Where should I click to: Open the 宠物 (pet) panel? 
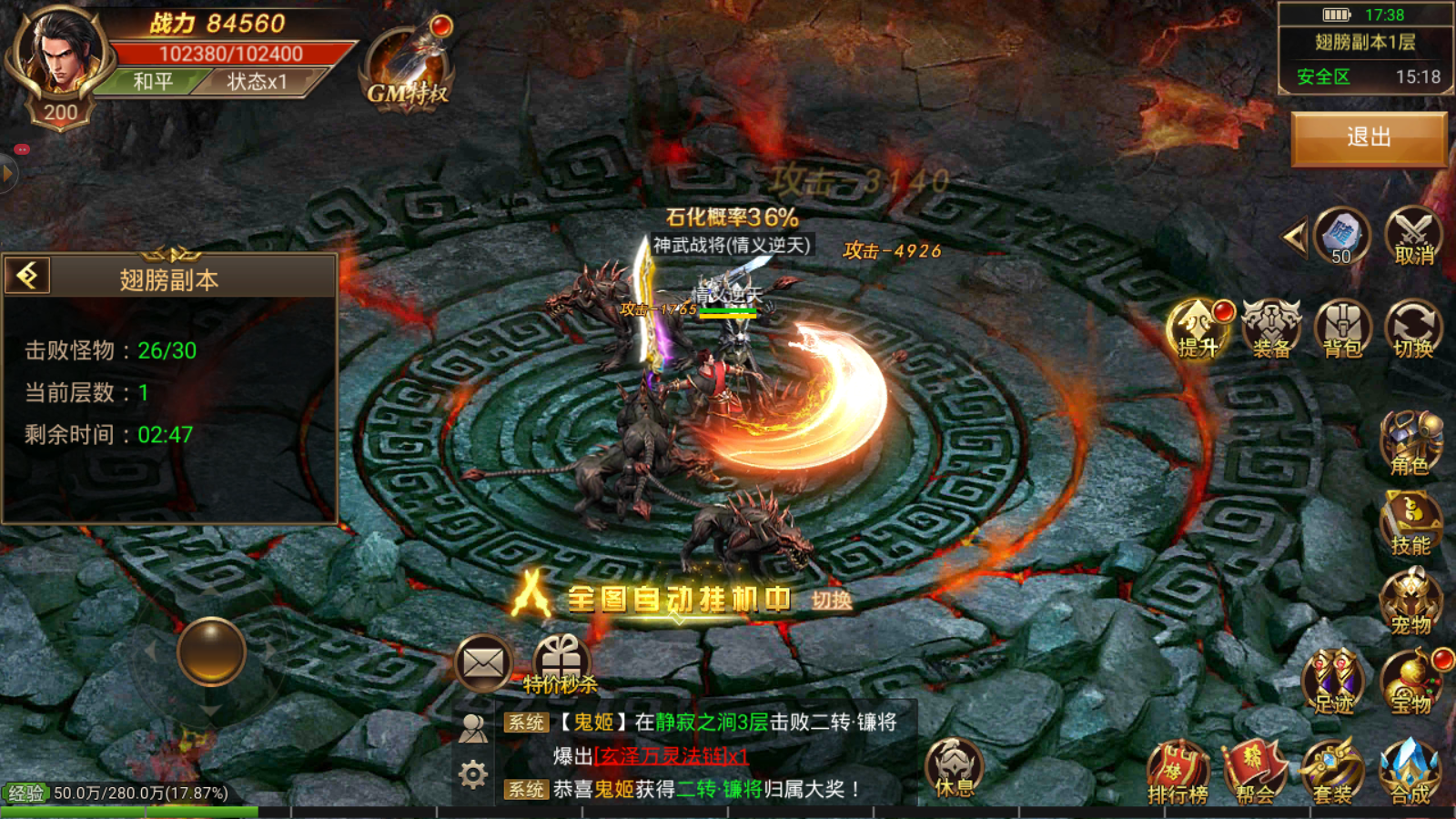(x=1410, y=601)
